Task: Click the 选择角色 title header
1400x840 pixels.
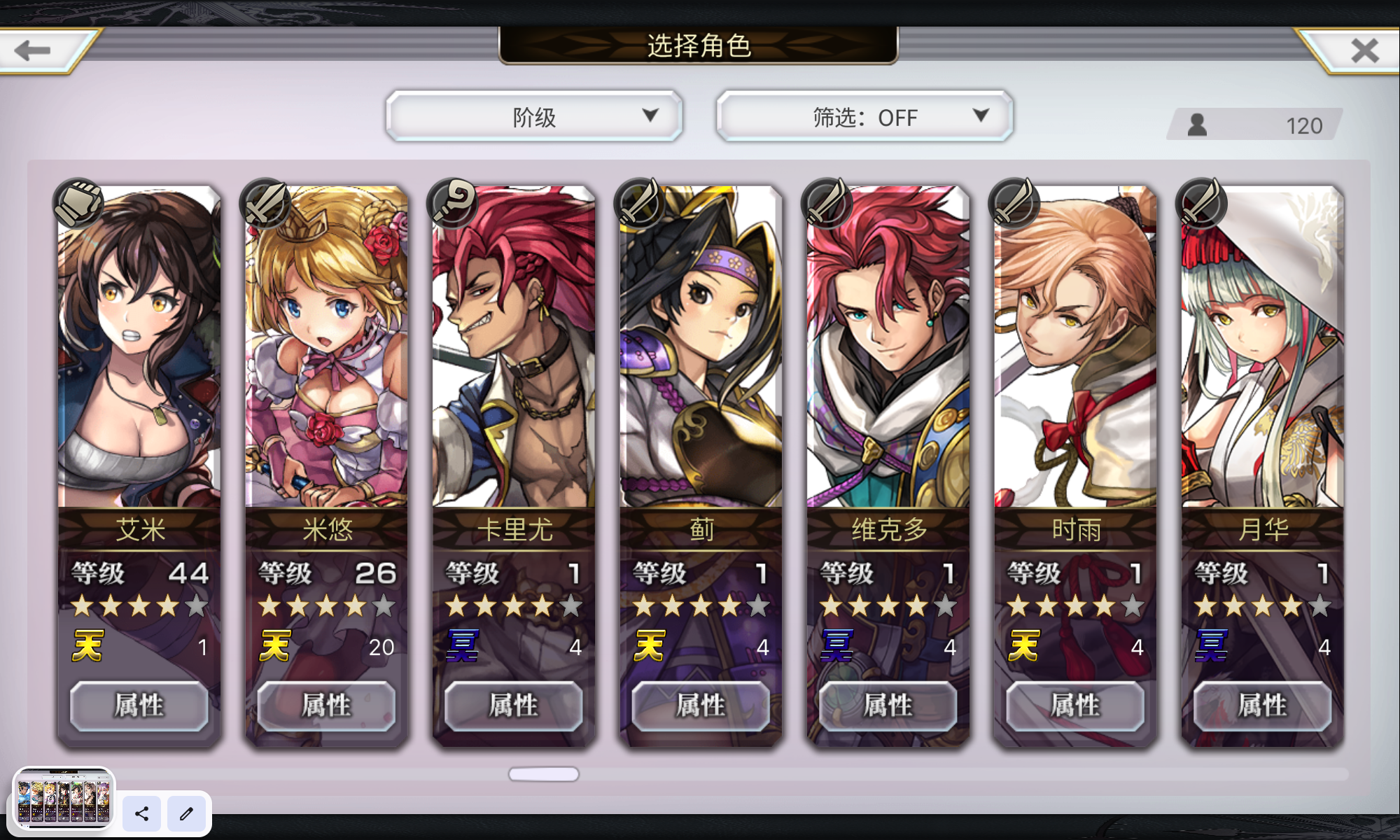Action: (x=699, y=48)
